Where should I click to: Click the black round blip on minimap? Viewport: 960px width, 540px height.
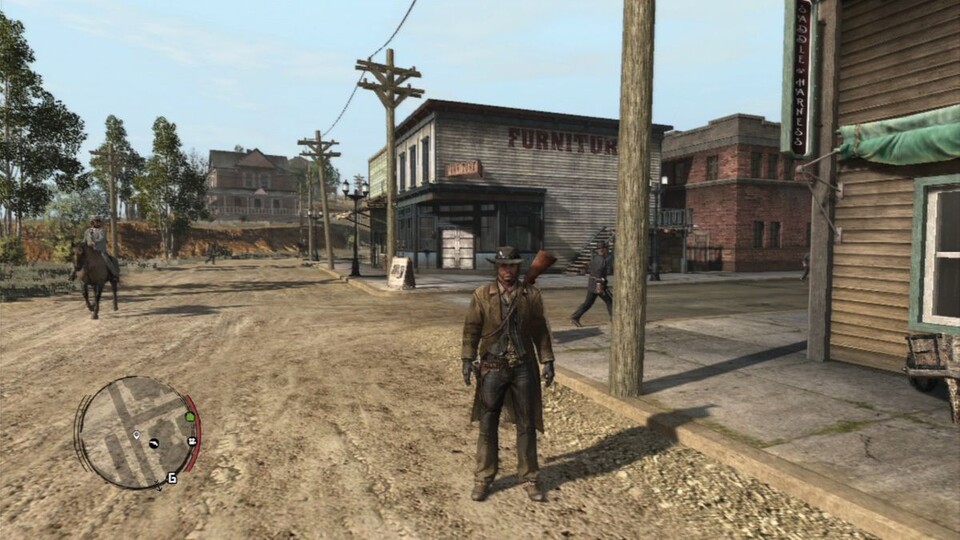154,443
